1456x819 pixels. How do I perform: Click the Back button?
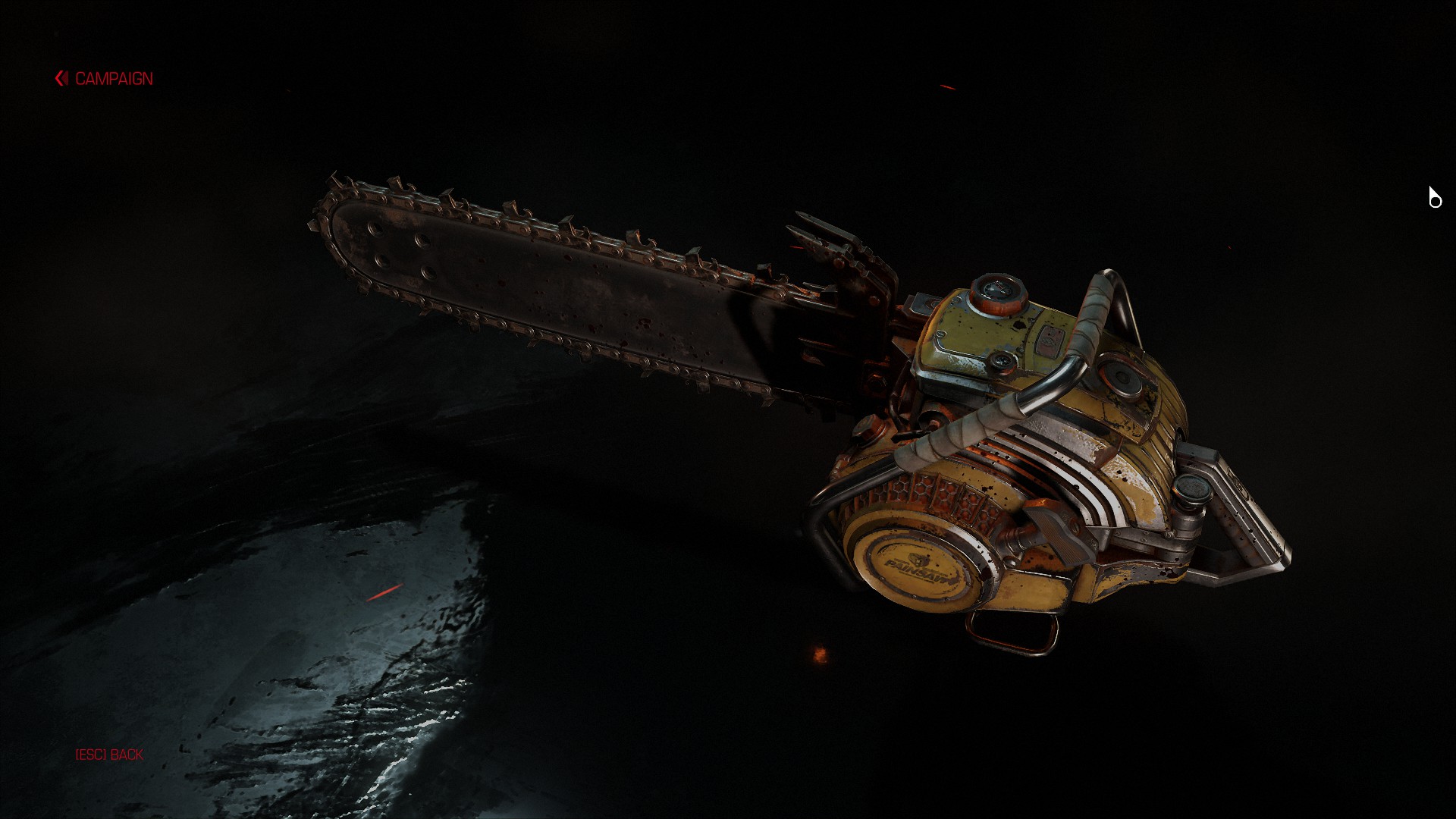point(109,755)
